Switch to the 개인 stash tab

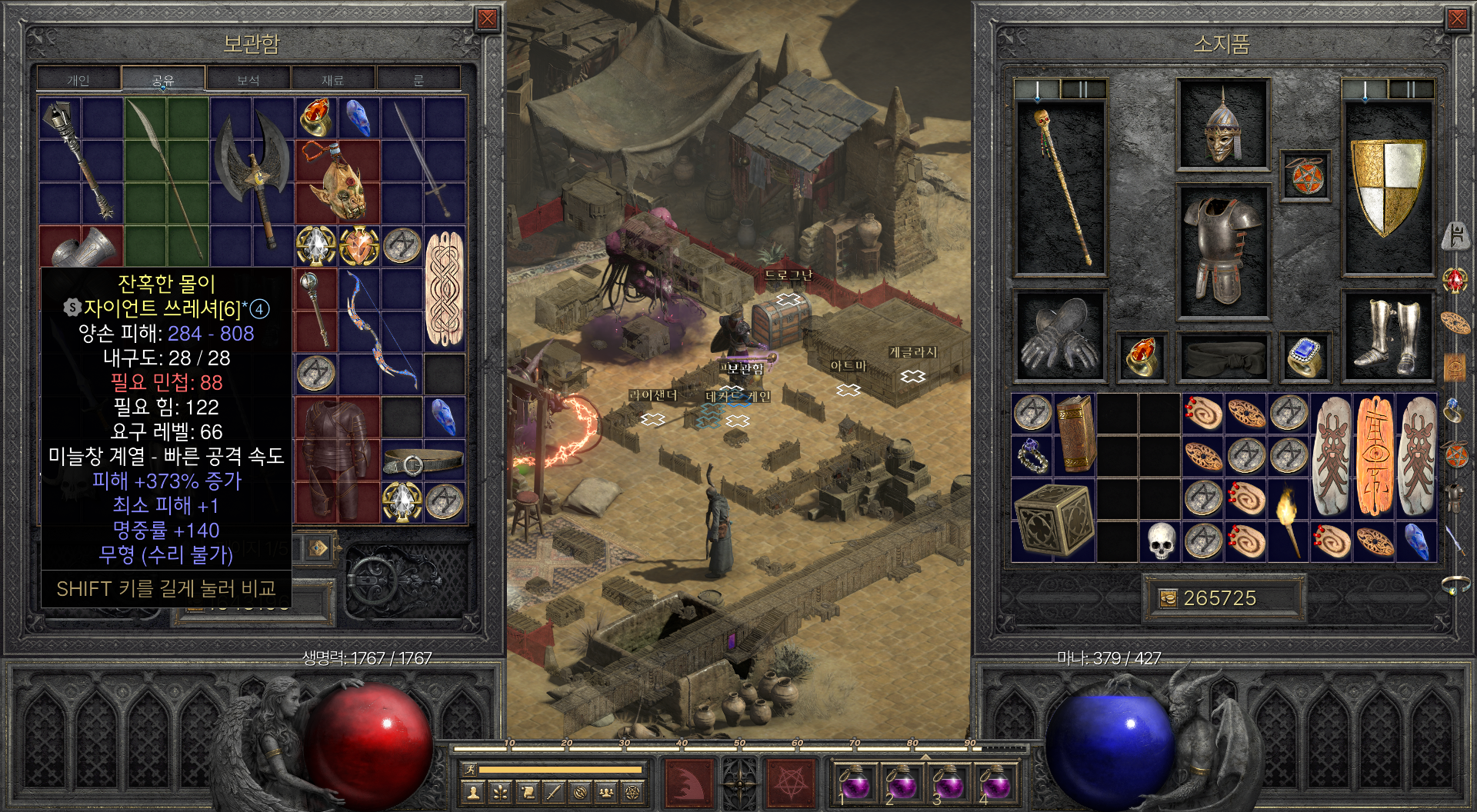[78, 79]
